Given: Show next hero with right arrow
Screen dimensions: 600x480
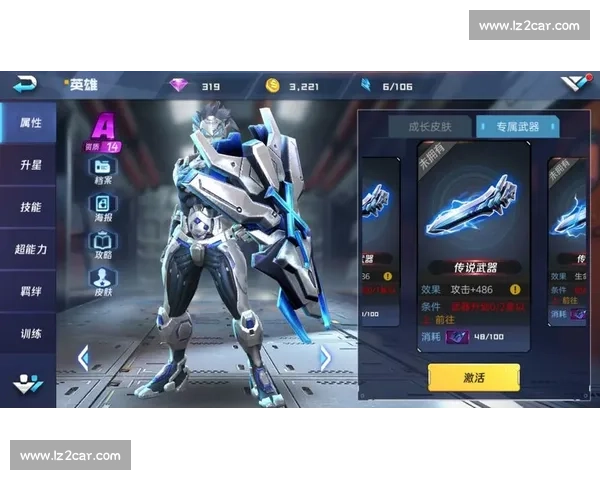Looking at the screenshot, I should pos(325,357).
